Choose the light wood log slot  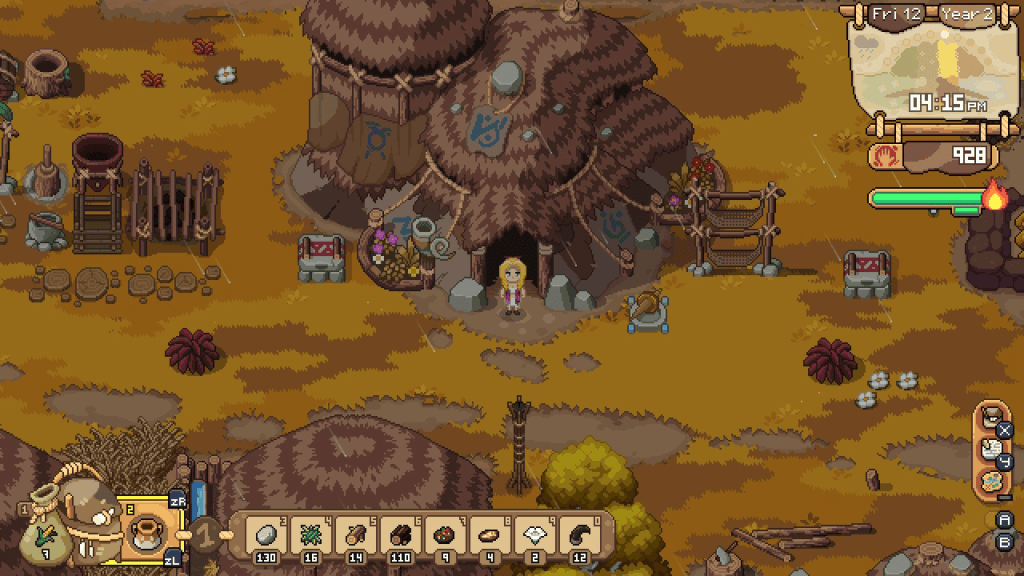coord(355,534)
